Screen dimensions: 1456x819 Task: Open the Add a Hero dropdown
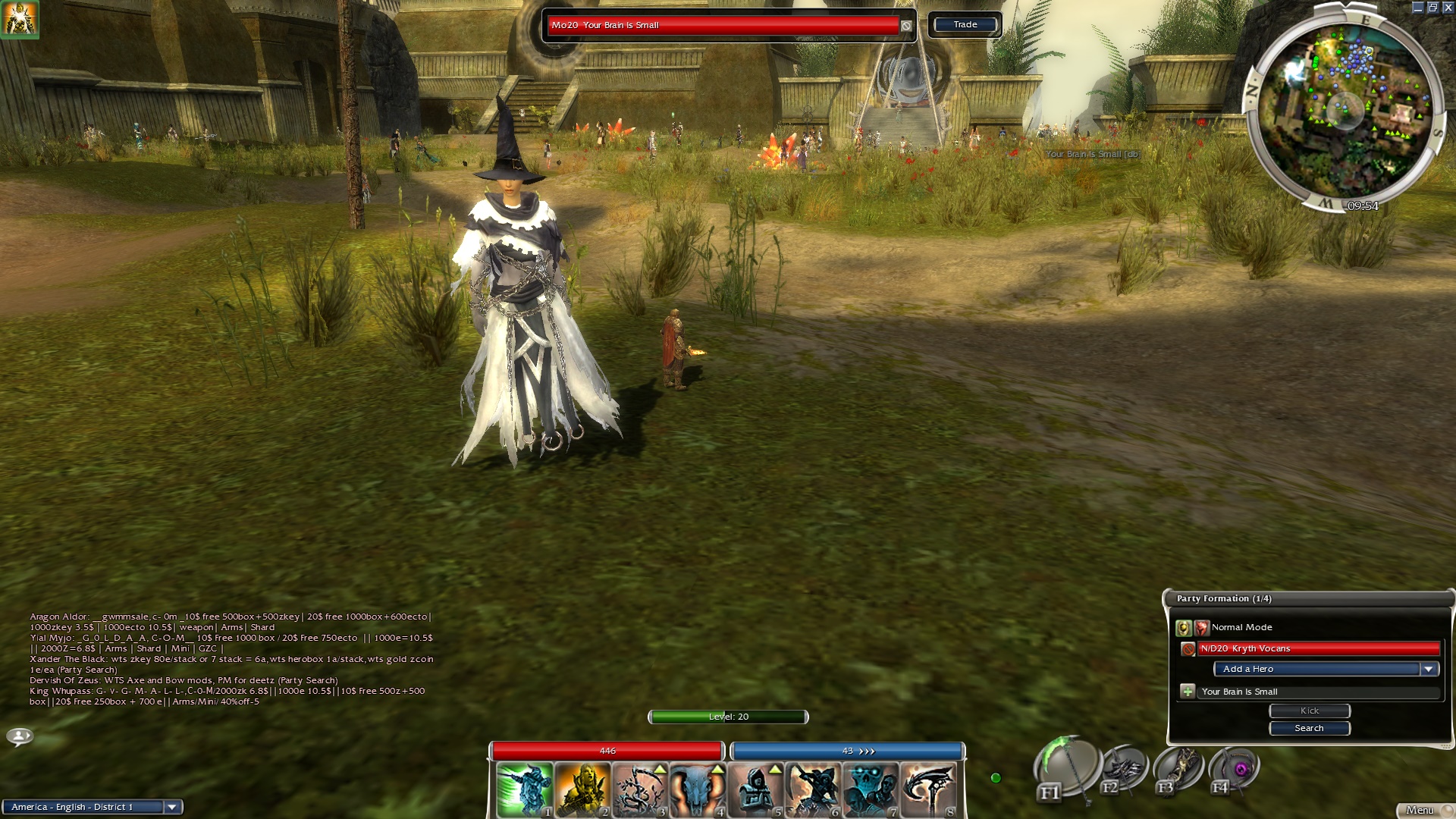click(1429, 669)
